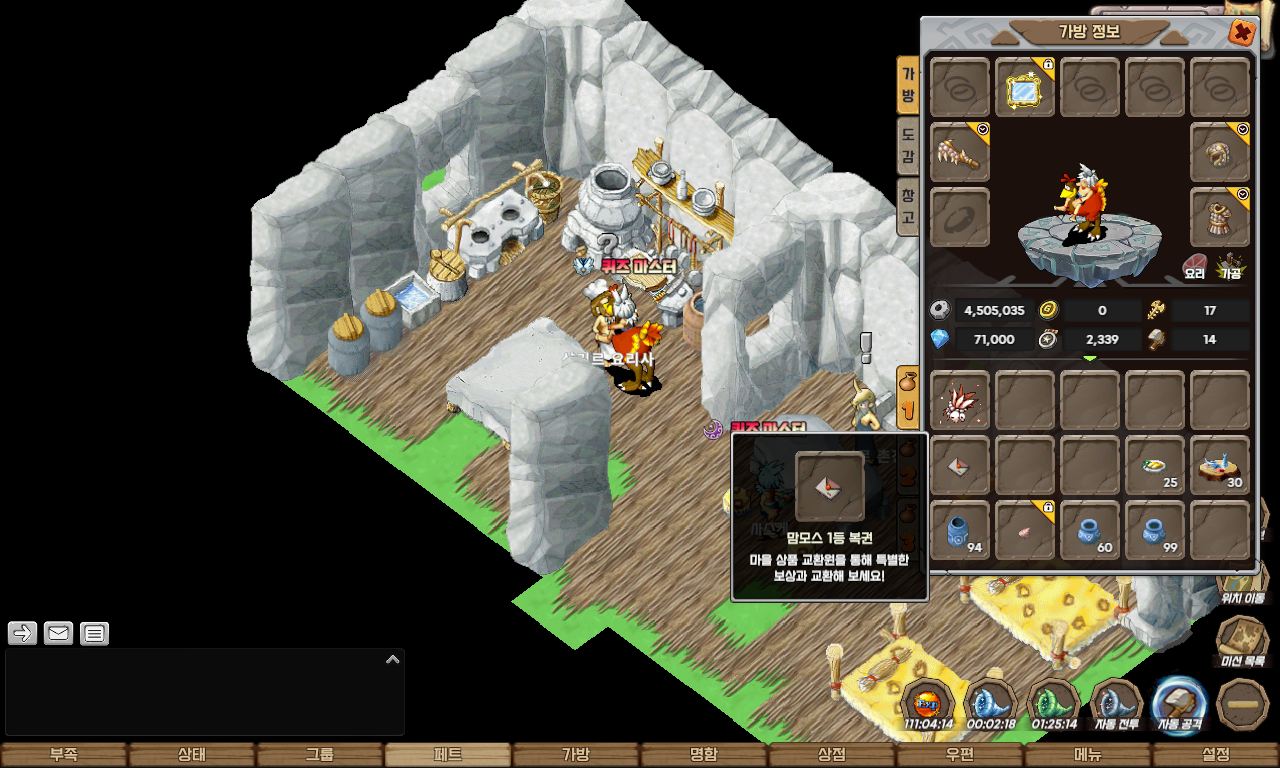Open the 가공 processing button
The width and height of the screenshot is (1280, 768).
(x=1230, y=266)
